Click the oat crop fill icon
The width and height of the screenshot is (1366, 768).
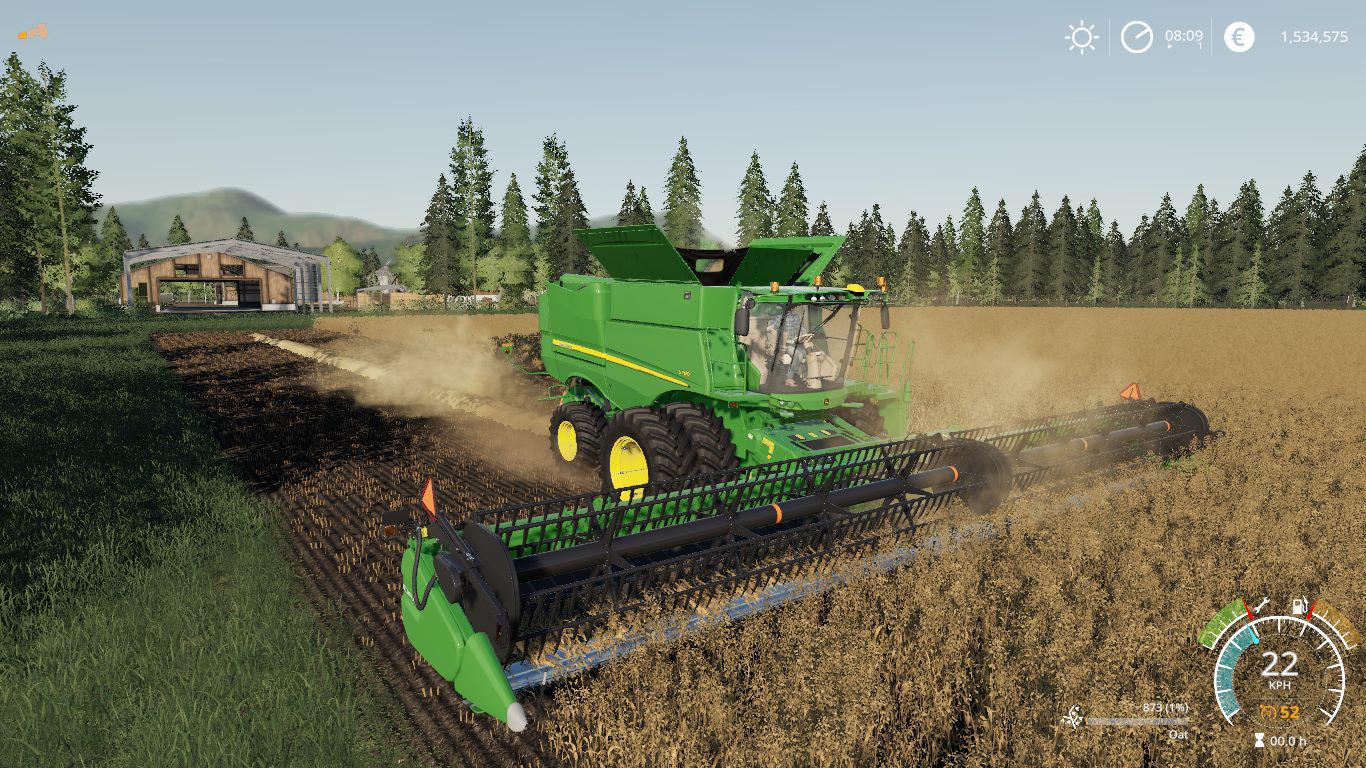[x=1072, y=717]
